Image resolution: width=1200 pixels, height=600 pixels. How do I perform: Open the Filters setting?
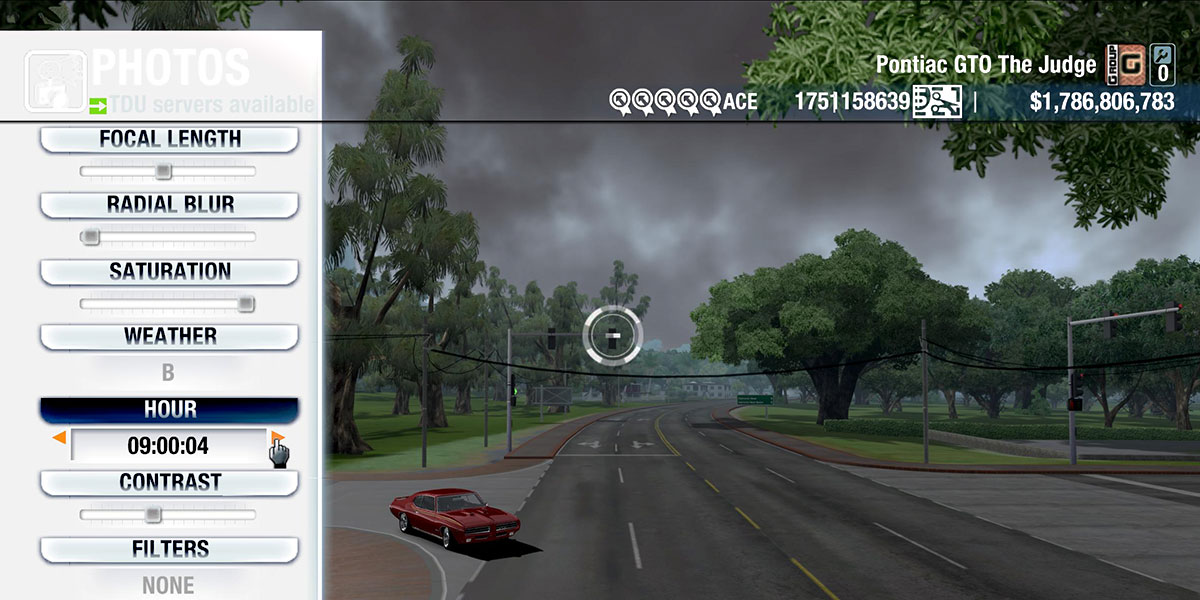169,549
